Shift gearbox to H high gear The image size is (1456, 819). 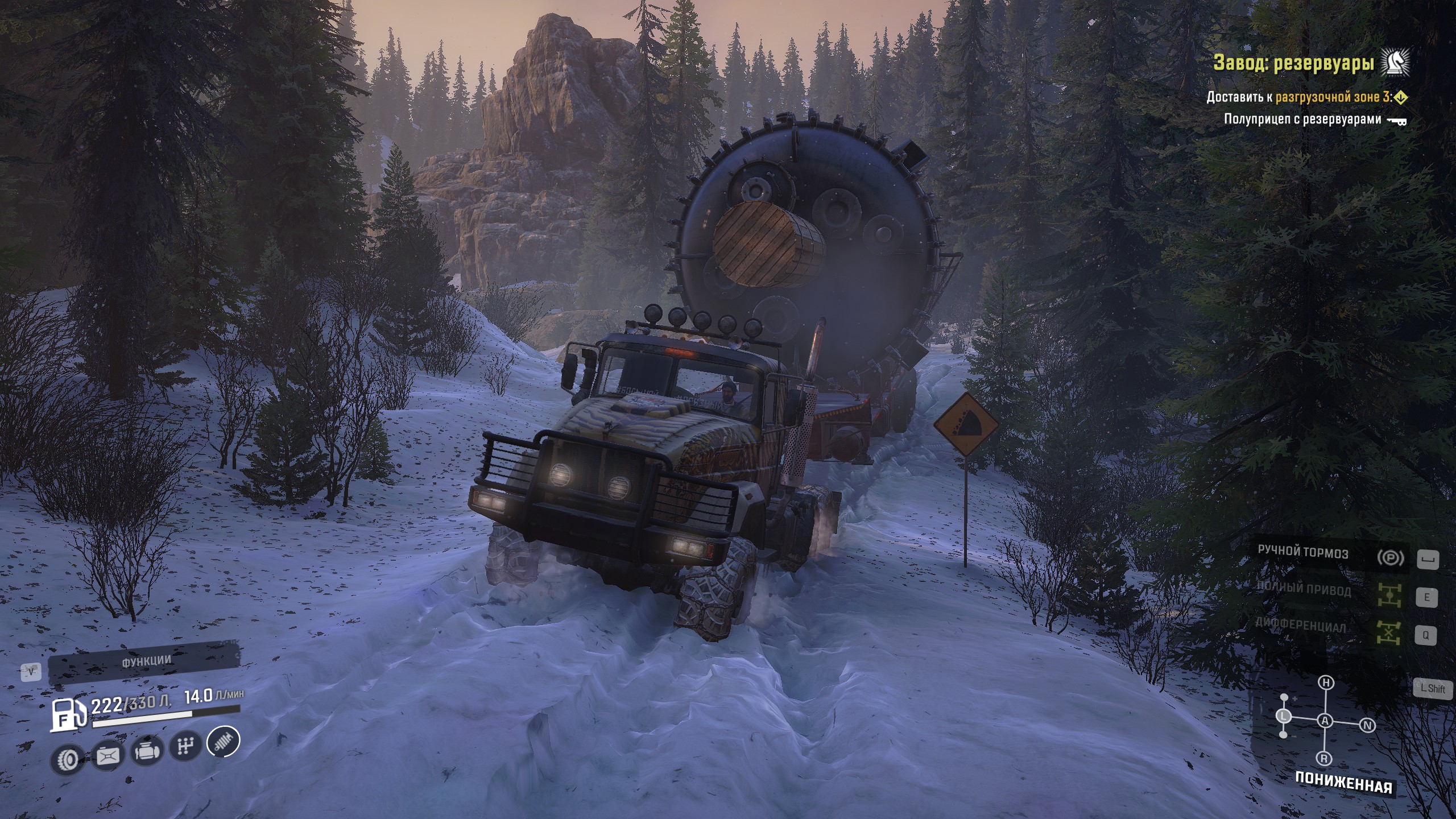1326,683
